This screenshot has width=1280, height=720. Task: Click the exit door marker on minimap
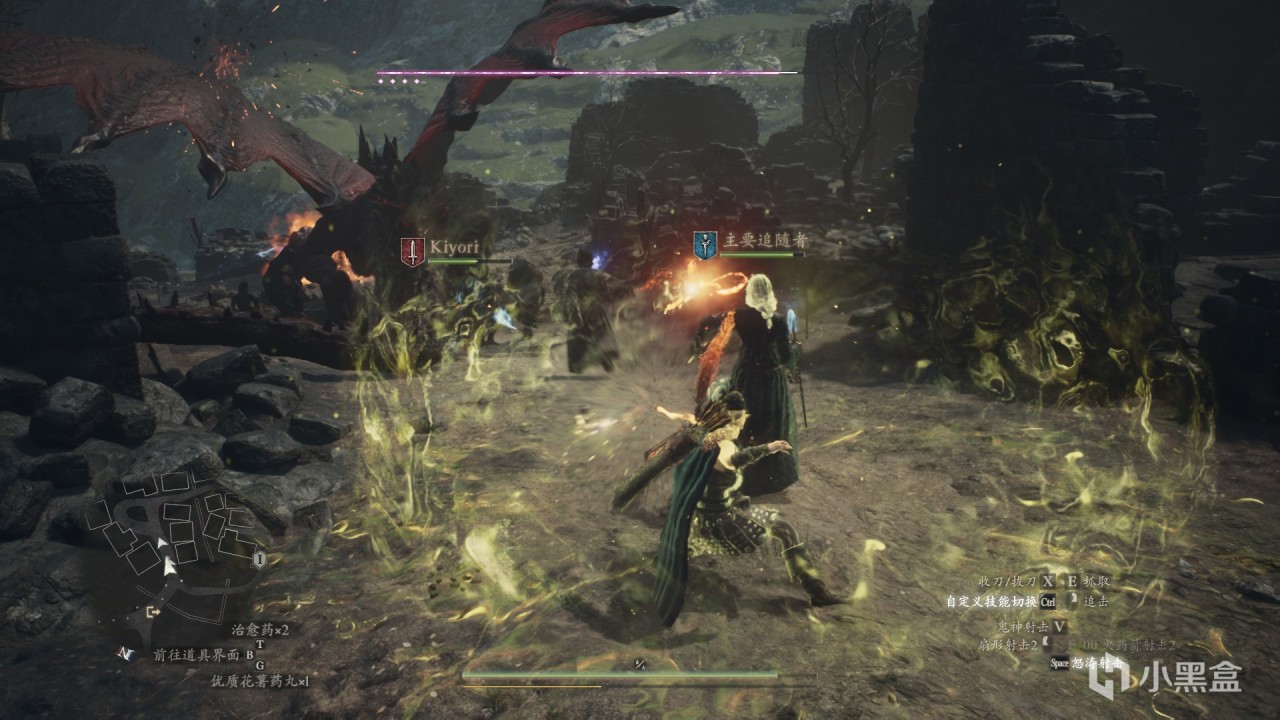click(x=153, y=611)
